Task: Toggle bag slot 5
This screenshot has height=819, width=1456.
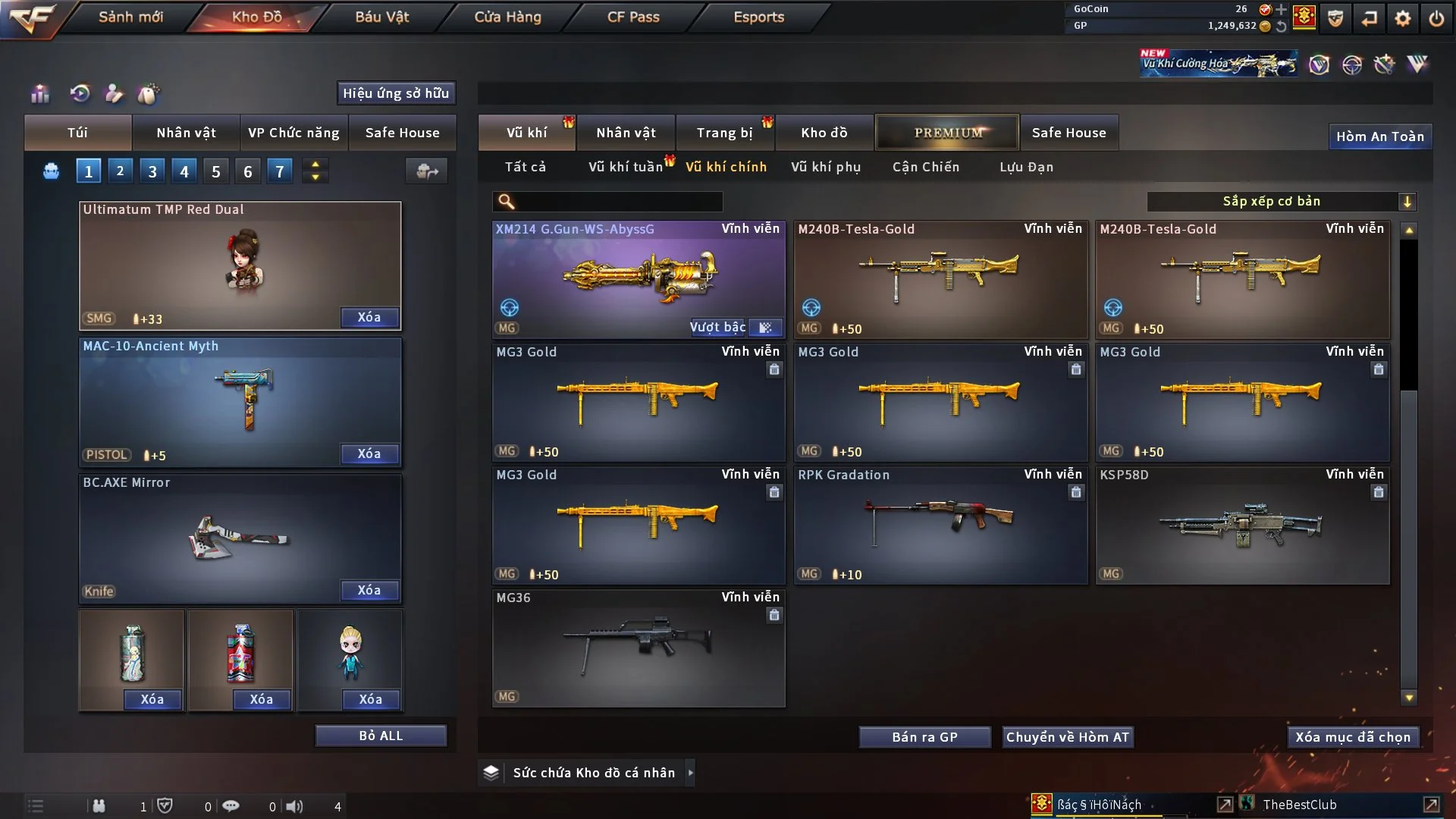Action: pos(215,171)
